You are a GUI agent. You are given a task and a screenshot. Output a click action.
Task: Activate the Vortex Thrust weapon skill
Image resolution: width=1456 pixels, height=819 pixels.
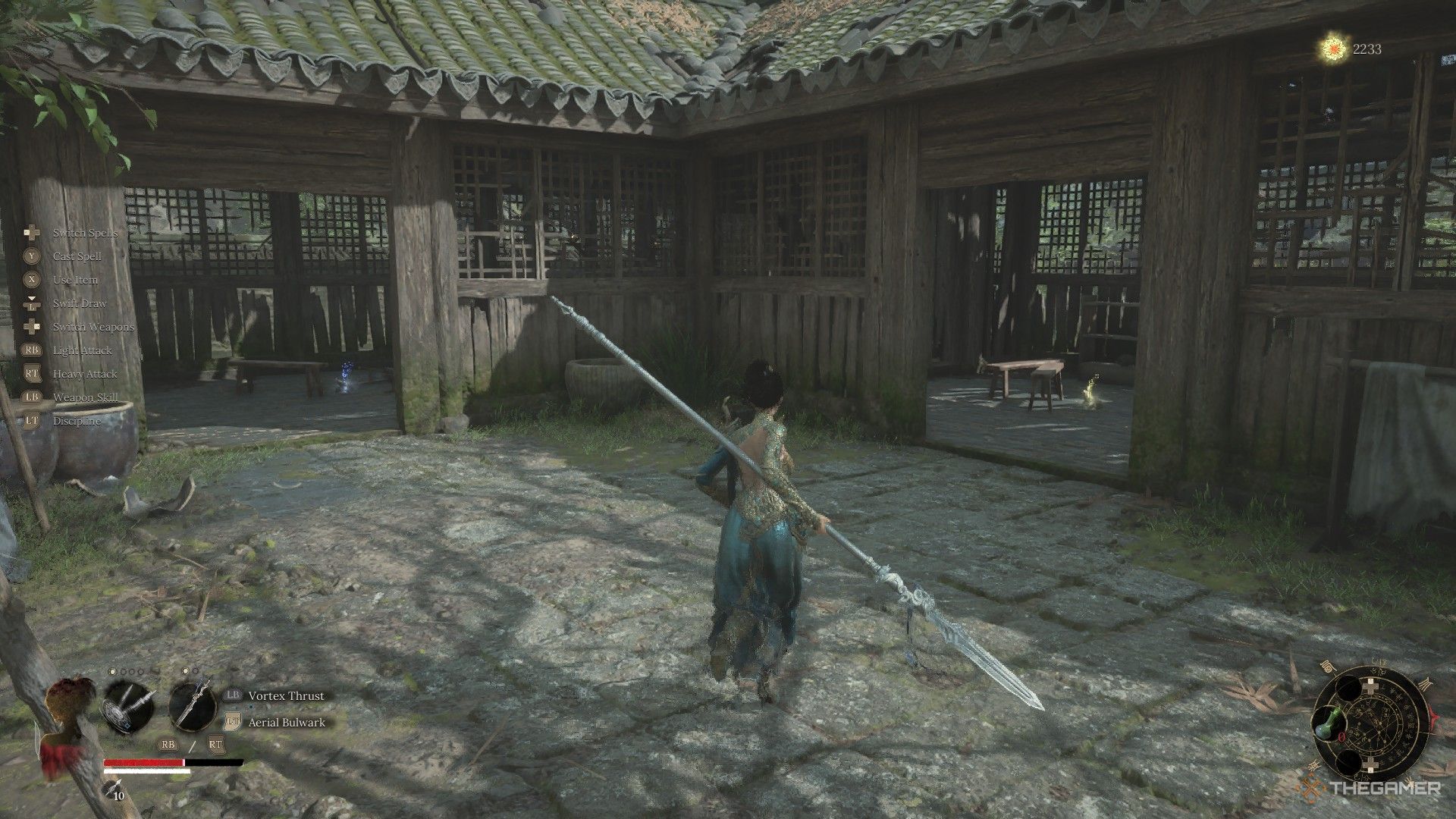[286, 695]
